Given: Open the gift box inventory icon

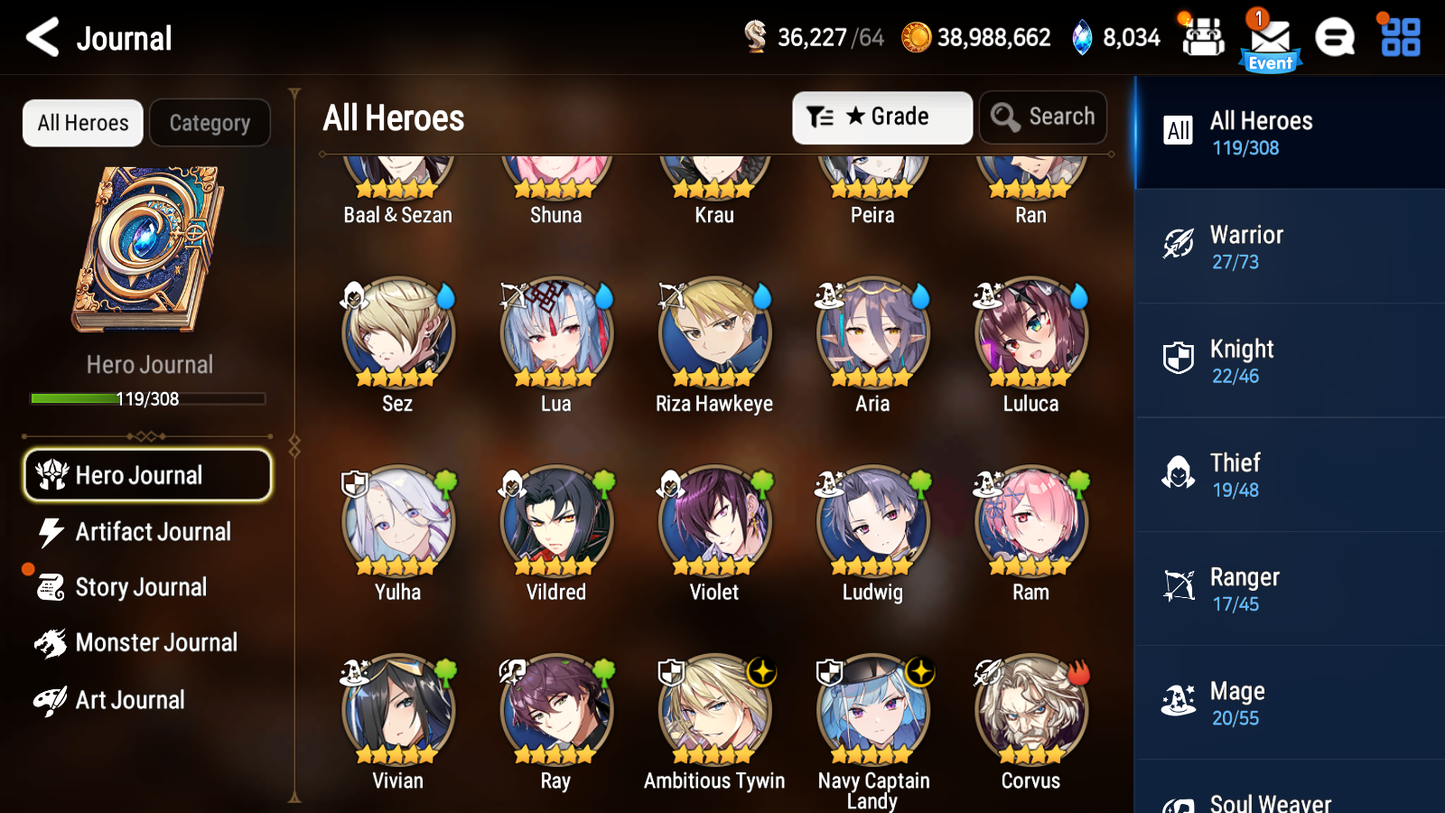Looking at the screenshot, I should pos(1203,37).
